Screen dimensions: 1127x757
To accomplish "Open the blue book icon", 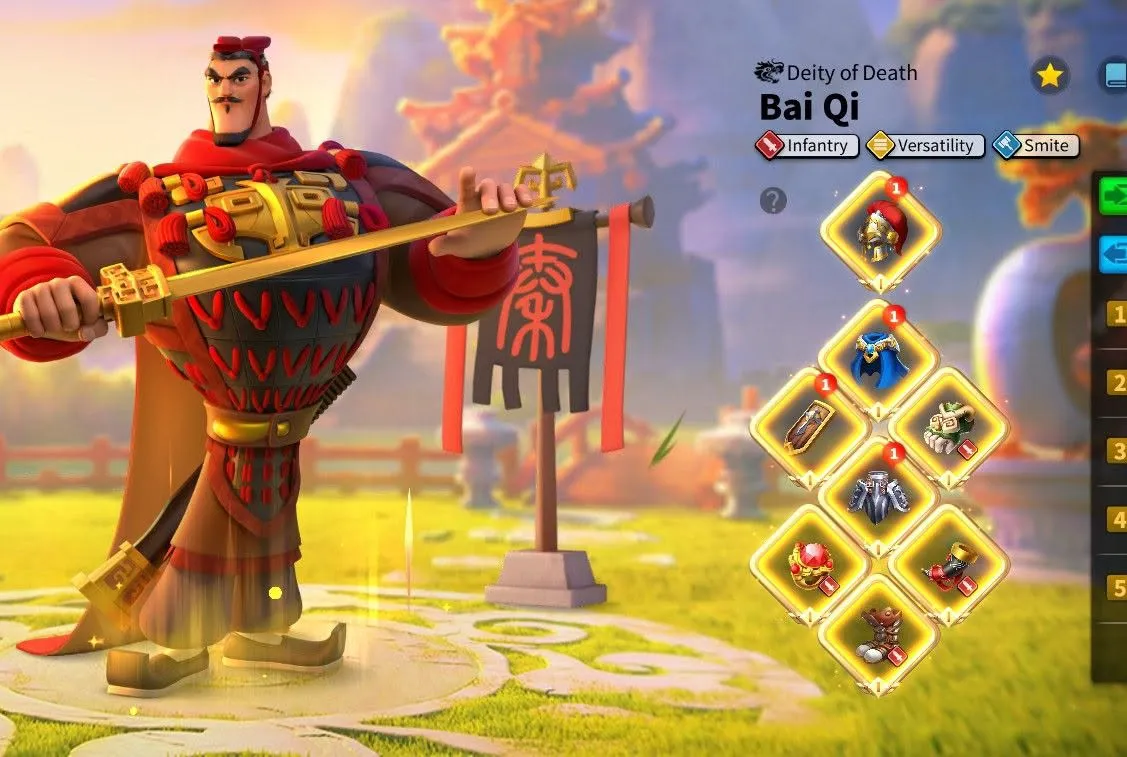I will coord(1113,76).
